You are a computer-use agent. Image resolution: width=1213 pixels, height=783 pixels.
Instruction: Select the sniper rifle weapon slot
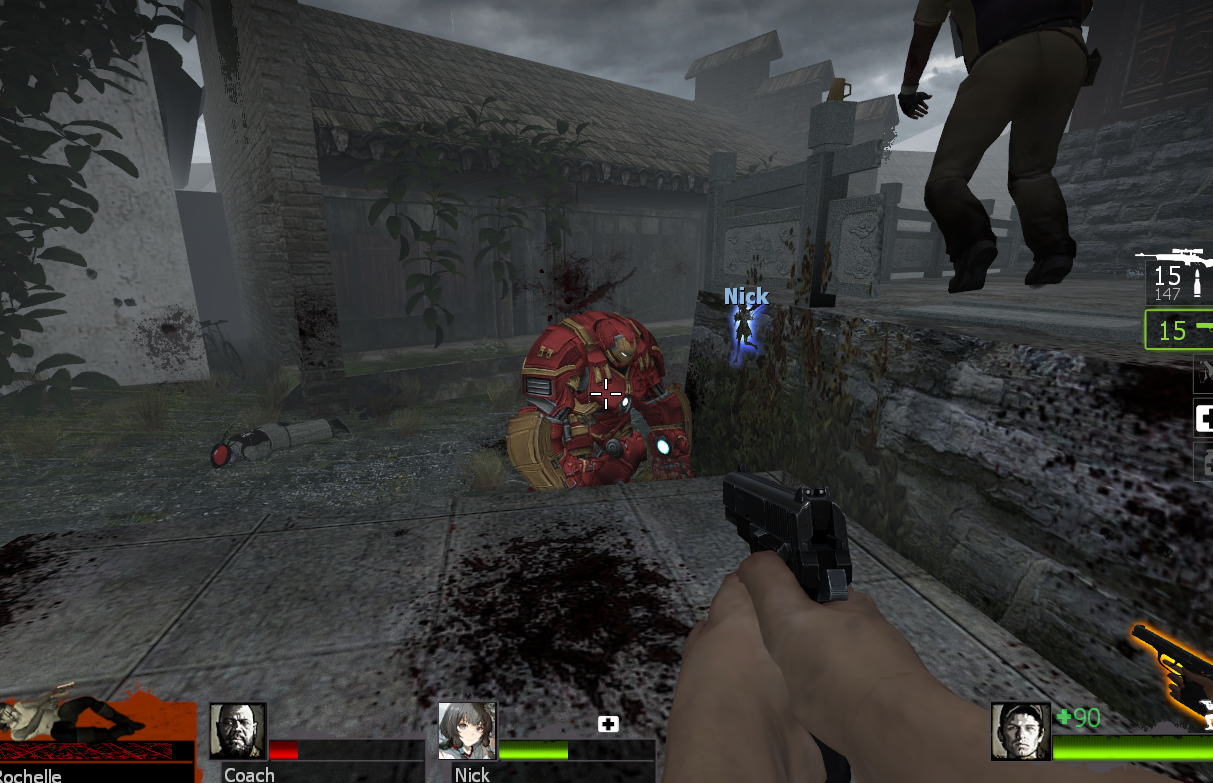[1178, 277]
